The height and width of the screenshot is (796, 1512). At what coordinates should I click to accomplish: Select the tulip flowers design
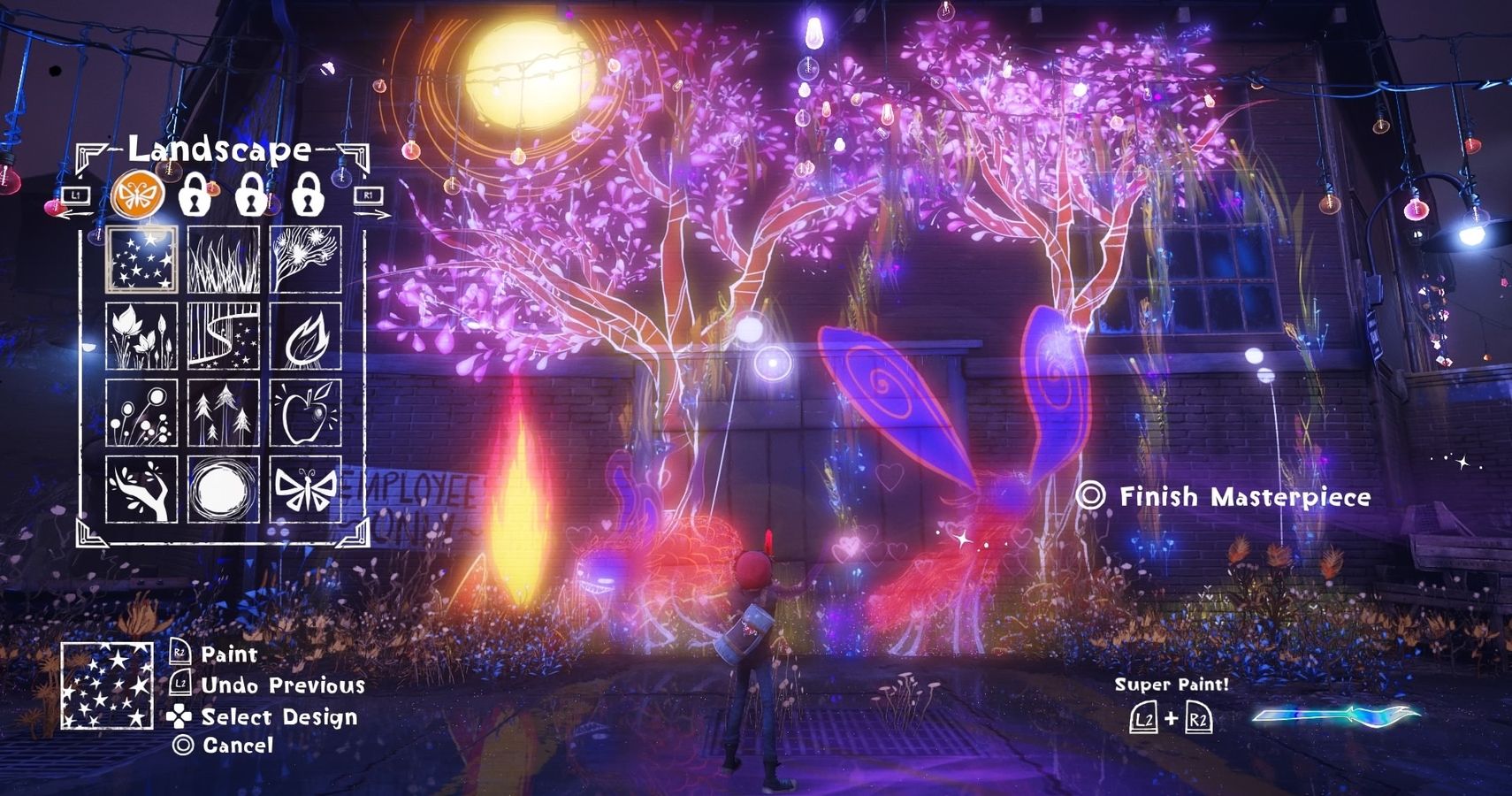pyautogui.click(x=141, y=336)
